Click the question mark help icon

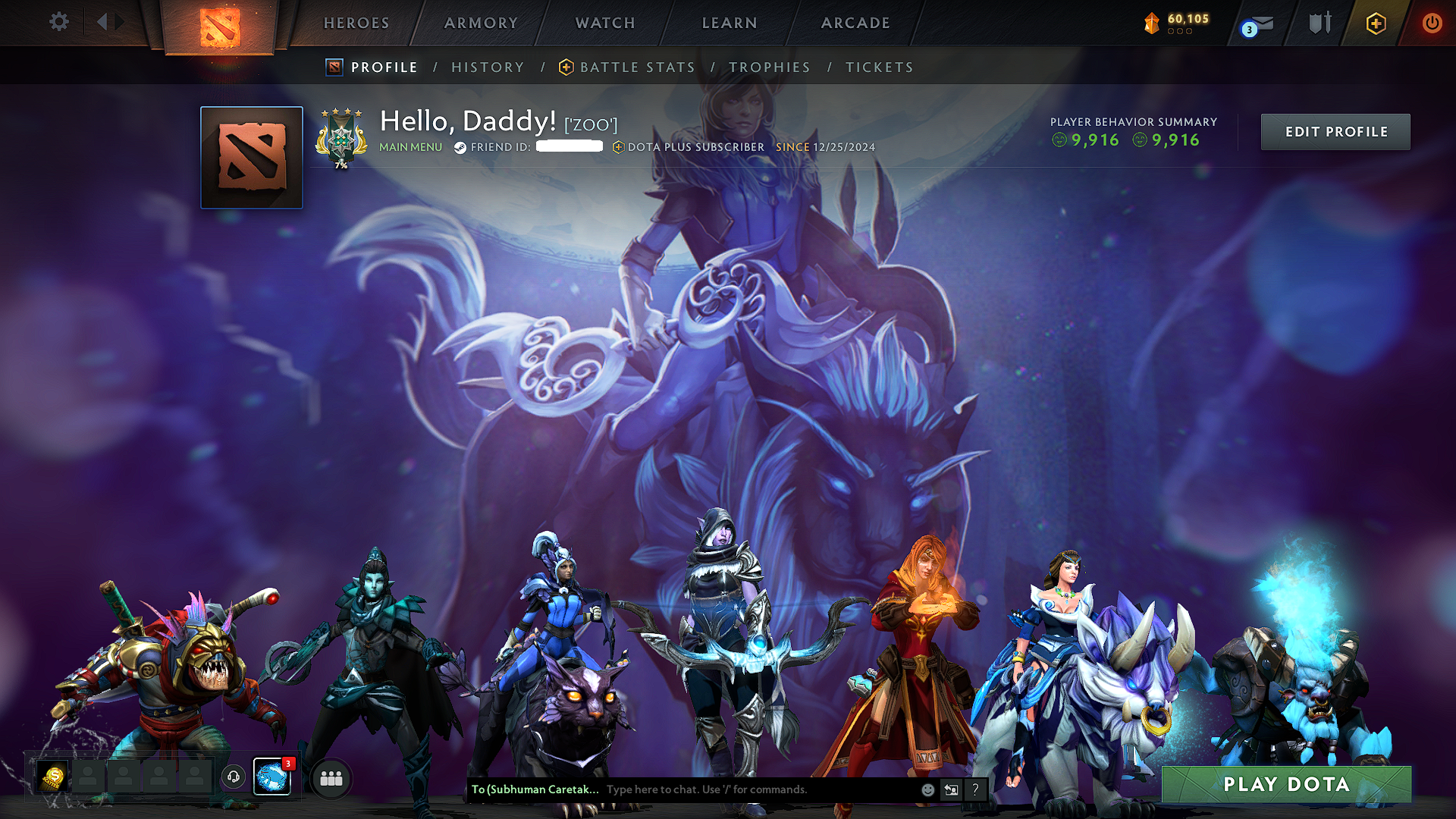[975, 789]
